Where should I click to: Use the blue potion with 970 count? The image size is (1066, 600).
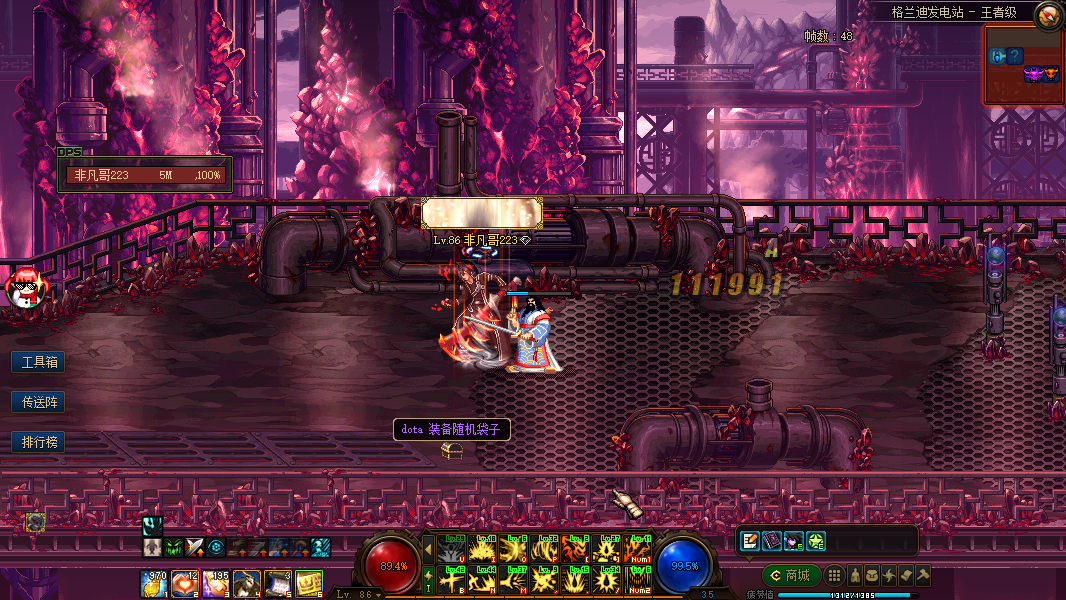[x=154, y=583]
